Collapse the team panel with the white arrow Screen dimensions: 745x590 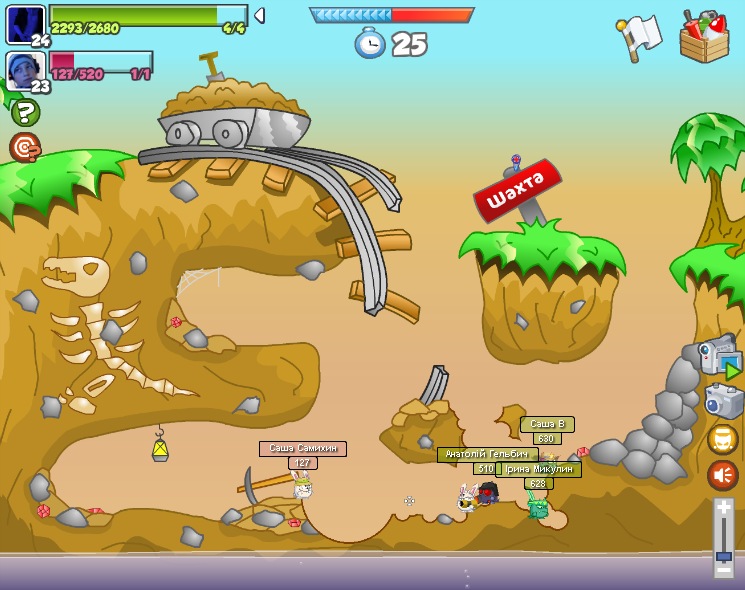259,15
